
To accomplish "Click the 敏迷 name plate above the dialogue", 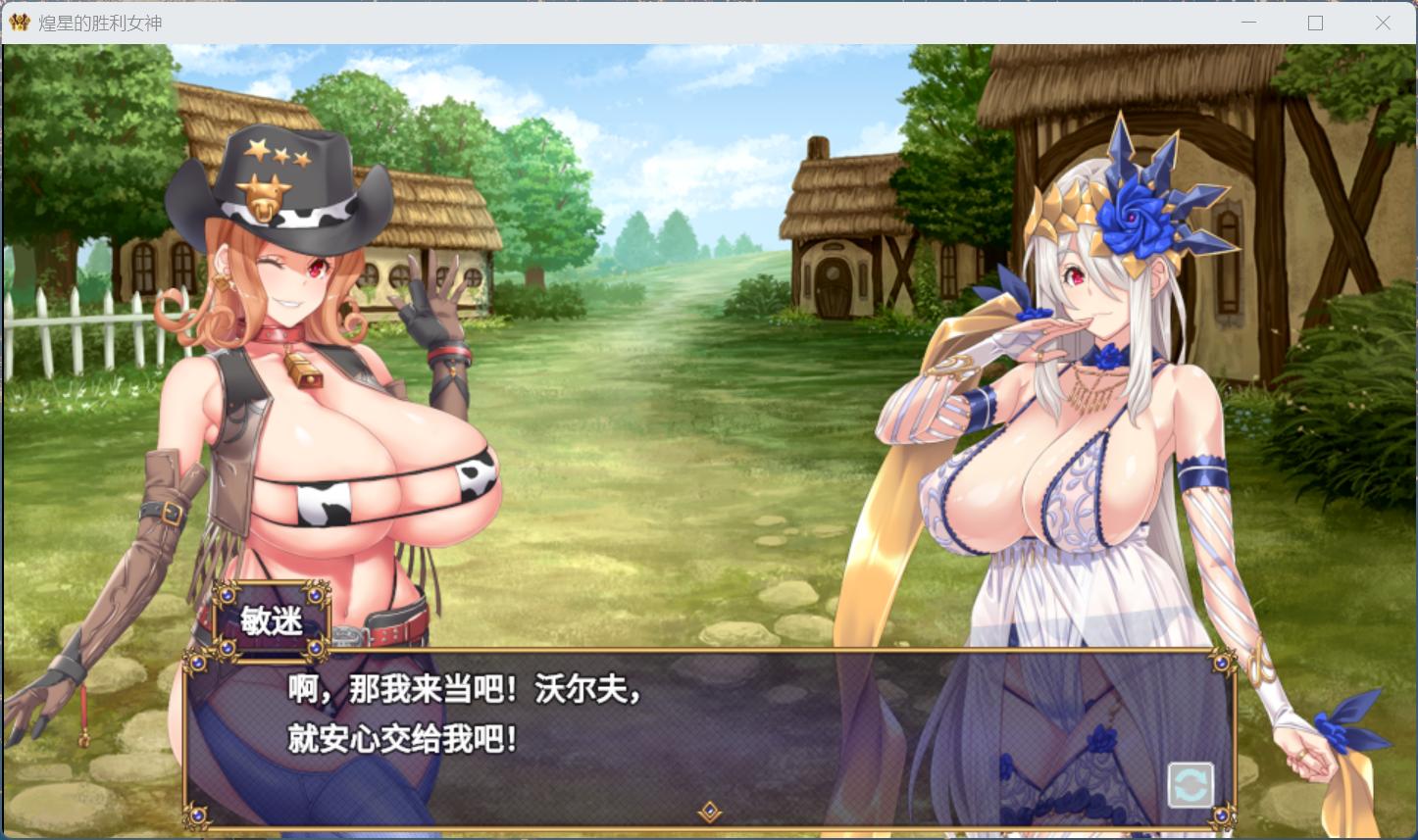I will [x=272, y=620].
